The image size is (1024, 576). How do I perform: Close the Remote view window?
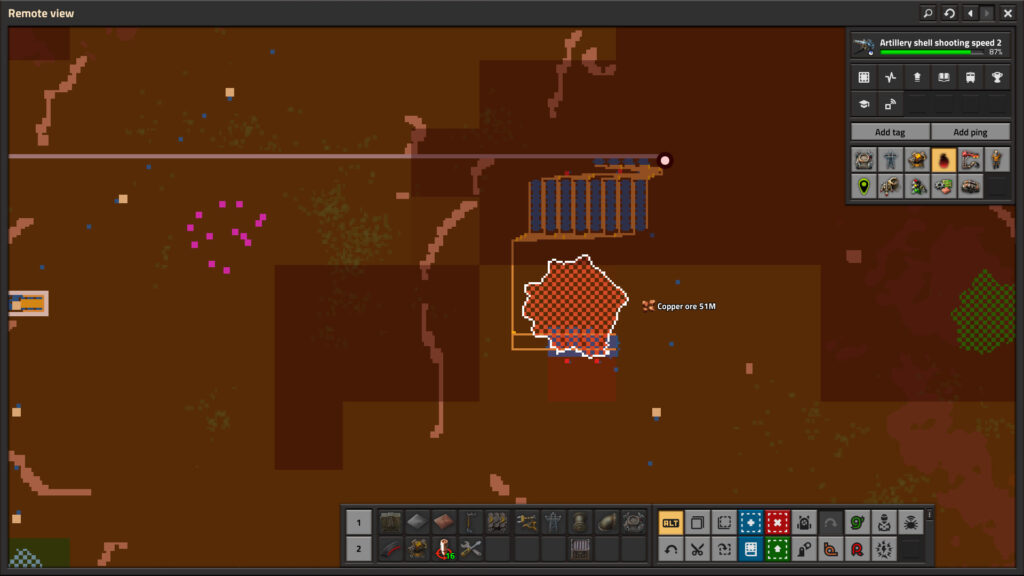click(x=1008, y=13)
